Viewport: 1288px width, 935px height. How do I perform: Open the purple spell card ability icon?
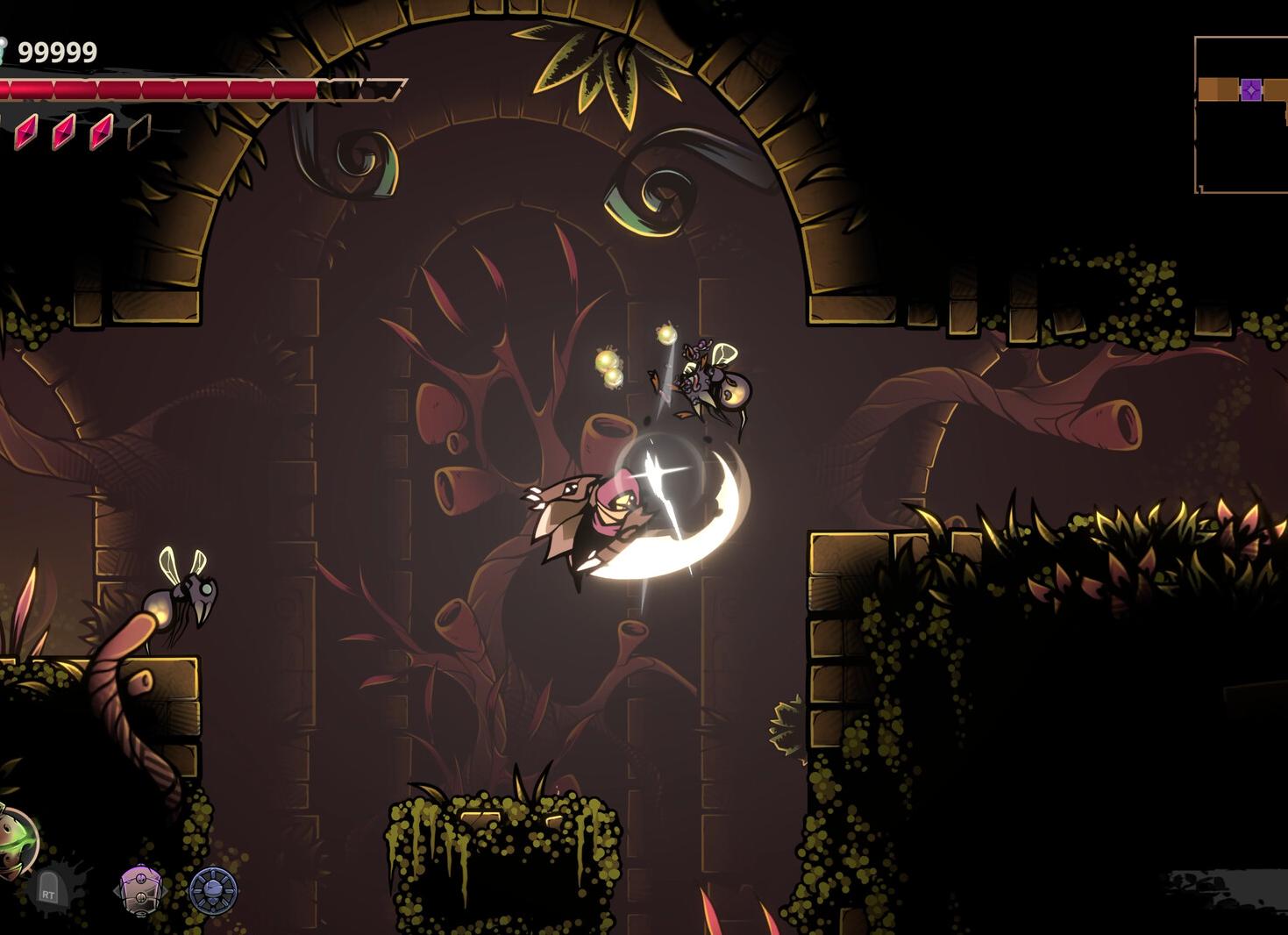tap(139, 889)
